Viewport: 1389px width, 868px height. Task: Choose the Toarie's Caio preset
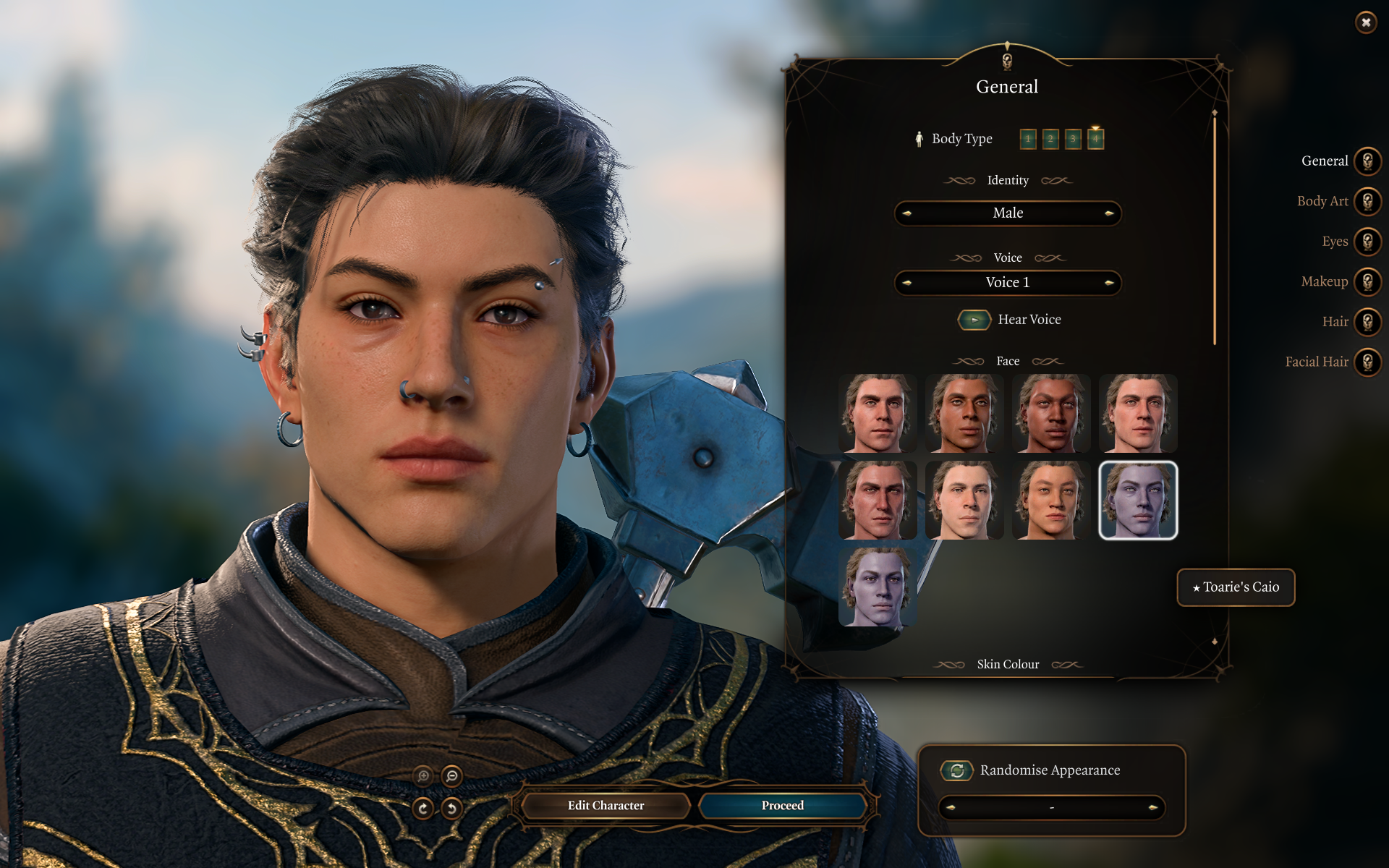[1236, 587]
